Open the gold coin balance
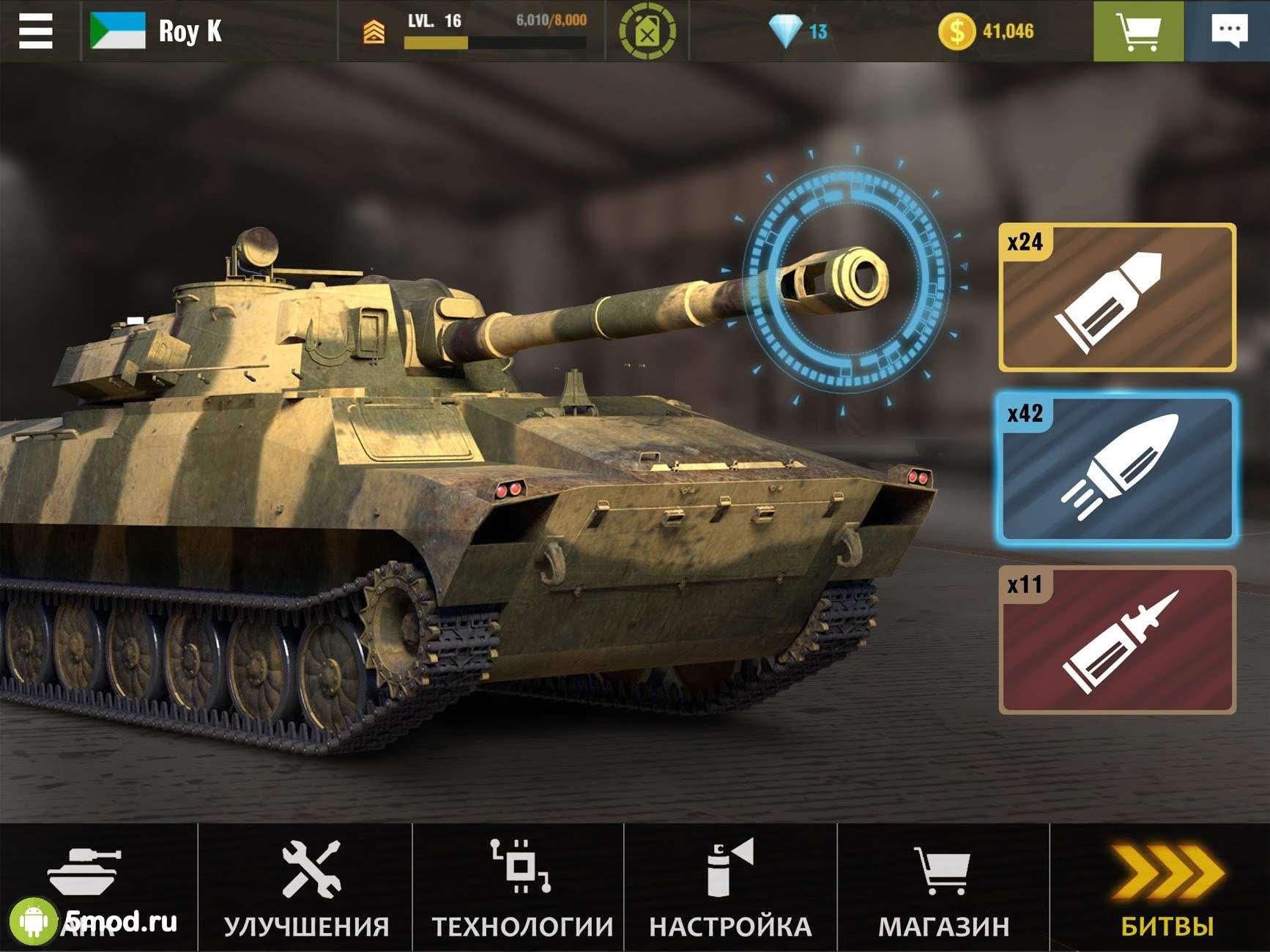The height and width of the screenshot is (952, 1270). coord(986,31)
